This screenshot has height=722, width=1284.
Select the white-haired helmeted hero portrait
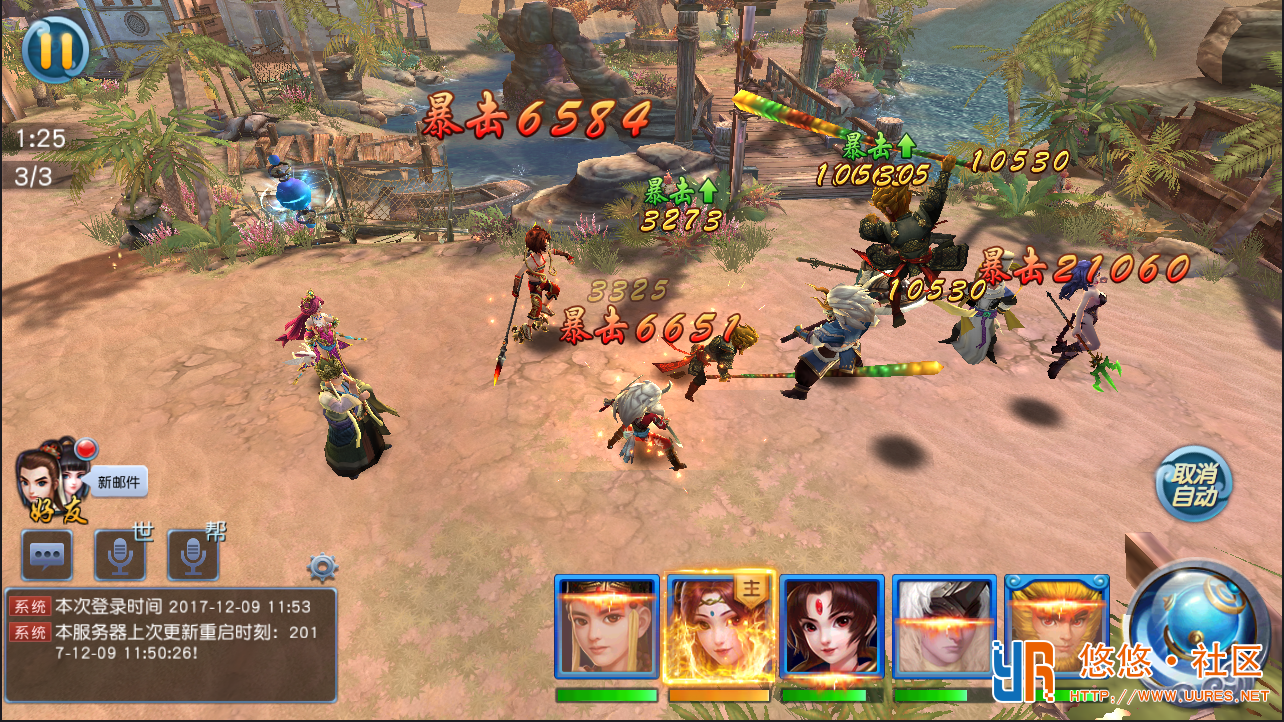944,627
